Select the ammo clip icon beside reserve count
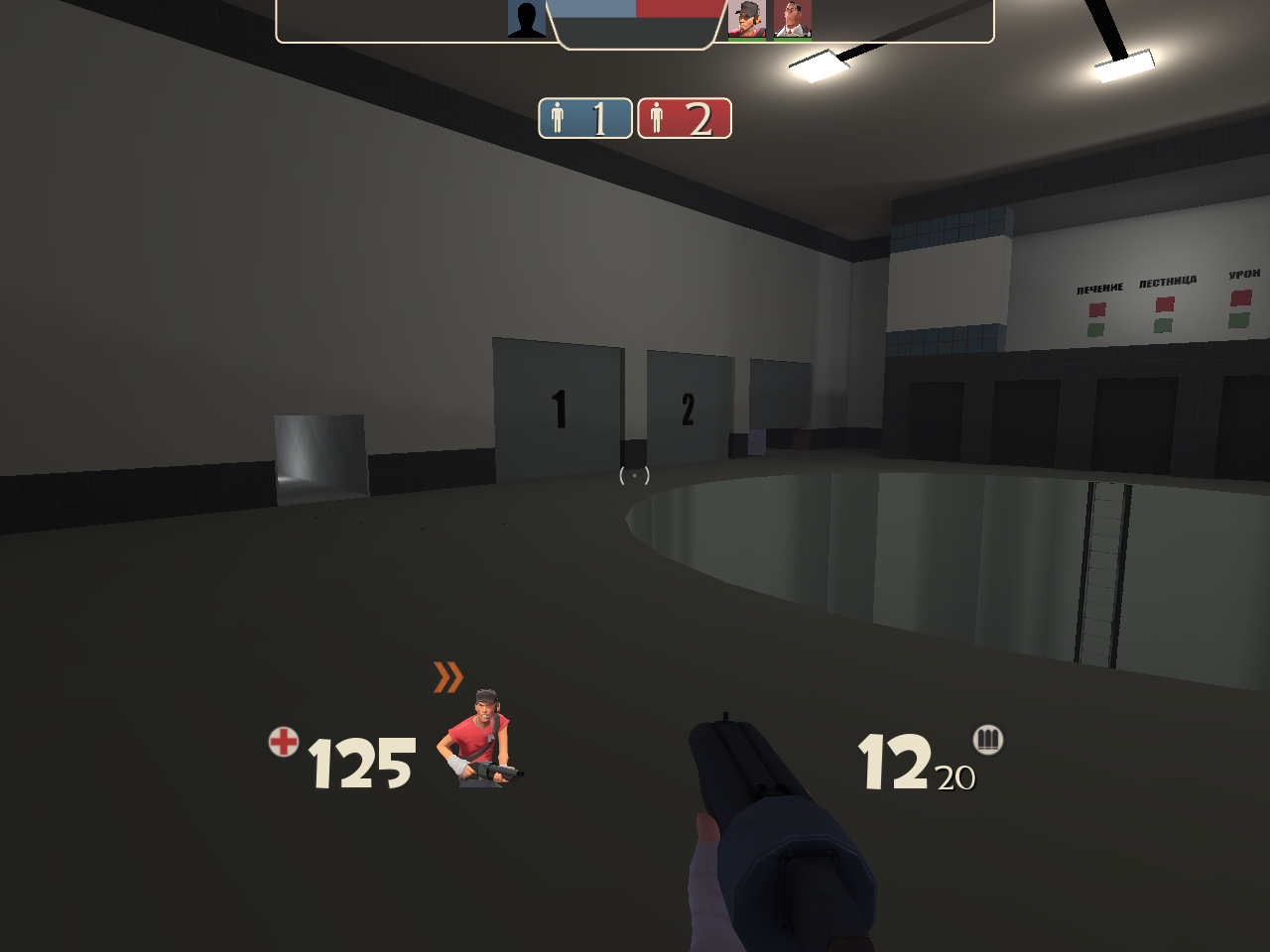1270x952 pixels. pos(987,740)
